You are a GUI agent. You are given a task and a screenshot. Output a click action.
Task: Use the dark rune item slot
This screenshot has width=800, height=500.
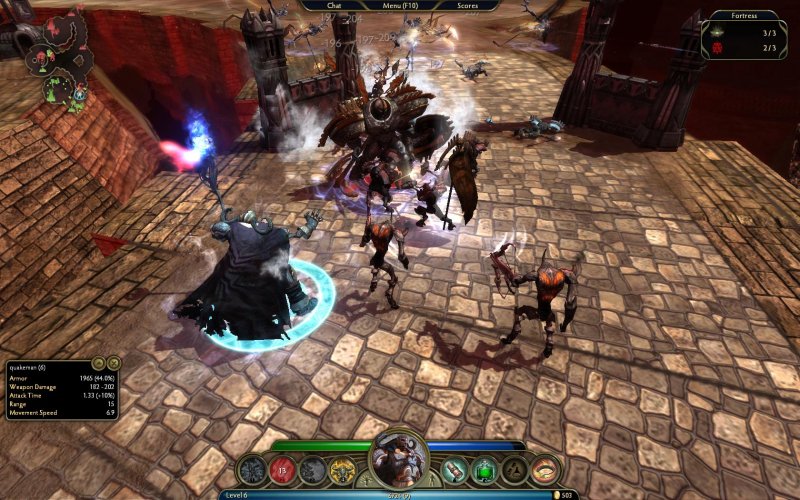(515, 470)
